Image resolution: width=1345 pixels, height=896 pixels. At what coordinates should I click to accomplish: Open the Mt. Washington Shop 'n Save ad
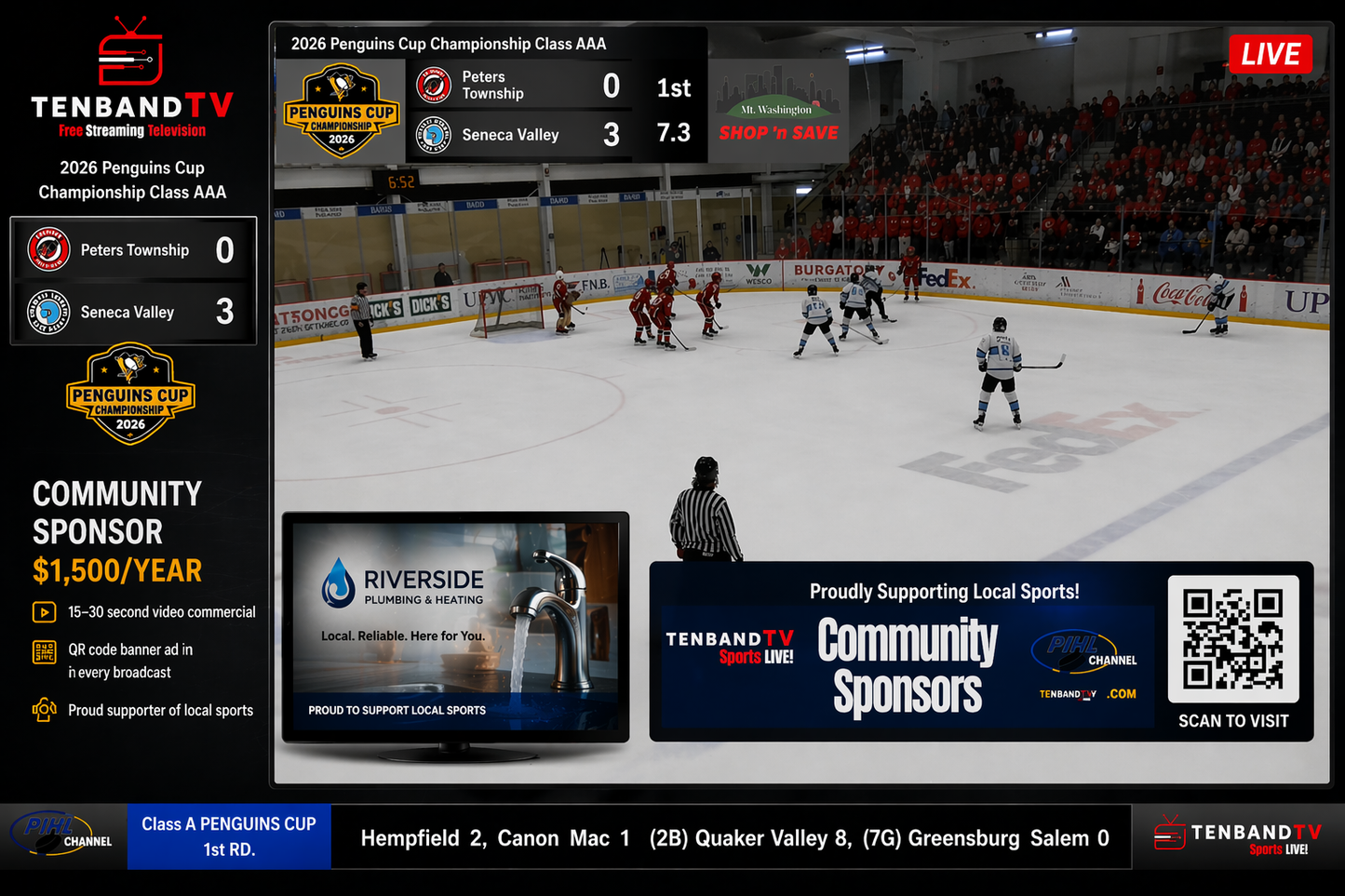pyautogui.click(x=778, y=112)
